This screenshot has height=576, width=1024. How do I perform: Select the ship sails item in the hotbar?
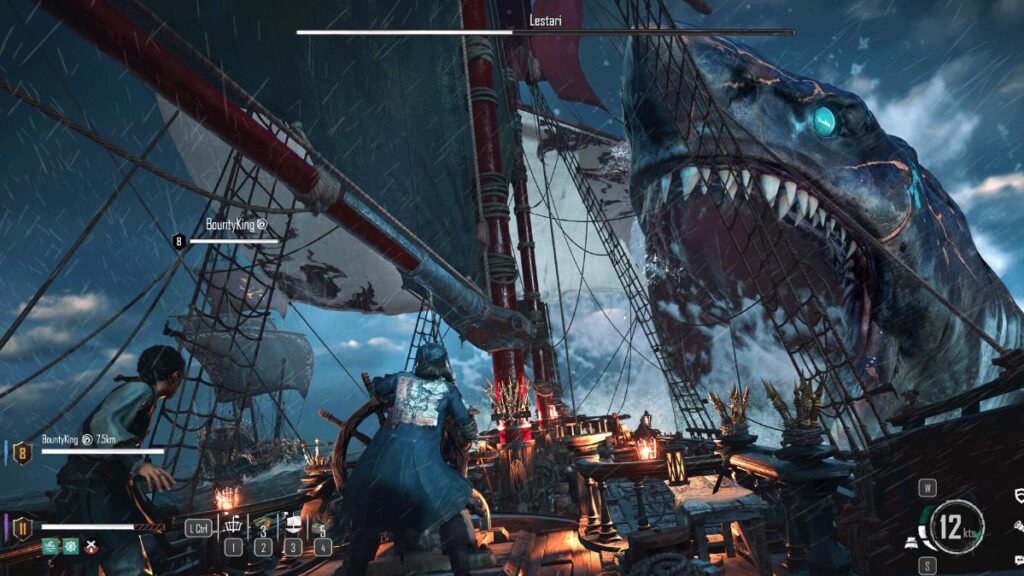tap(294, 526)
